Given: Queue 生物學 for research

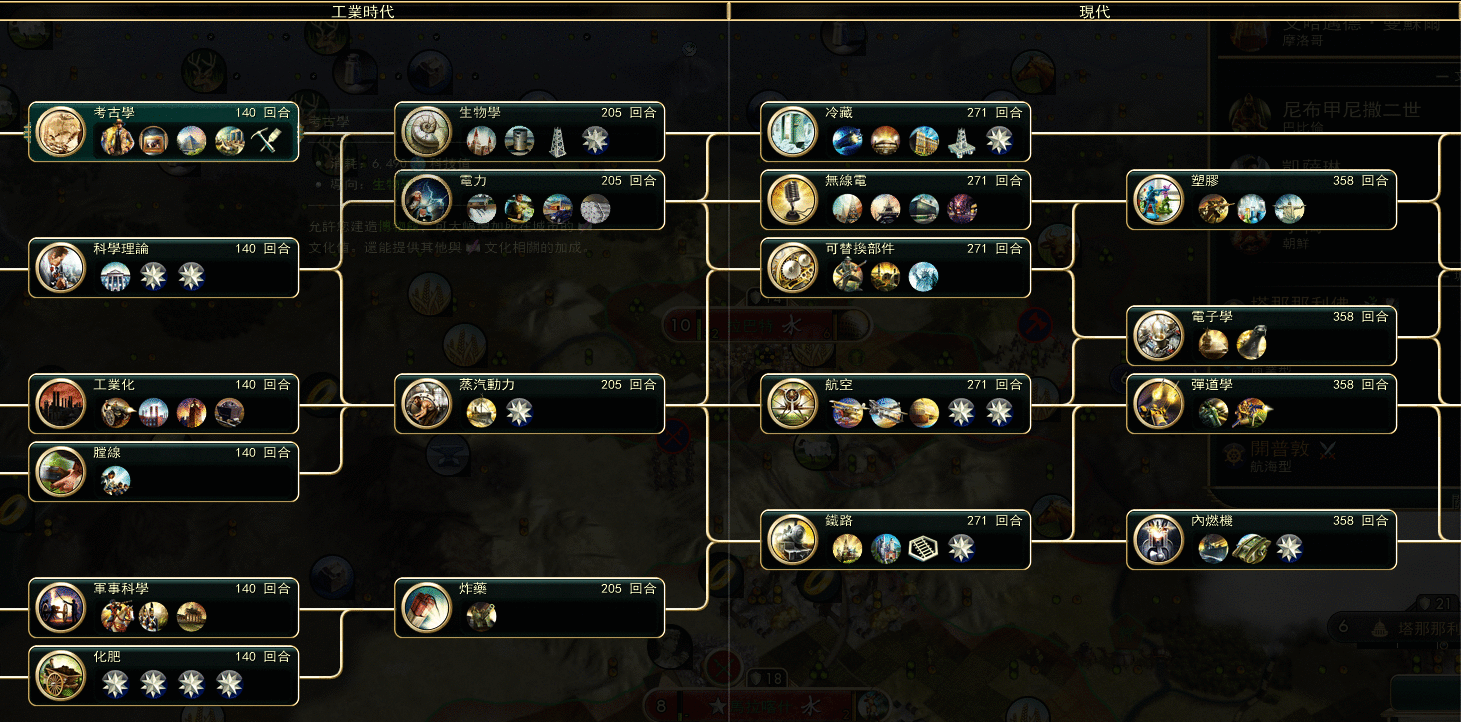Looking at the screenshot, I should [529, 131].
